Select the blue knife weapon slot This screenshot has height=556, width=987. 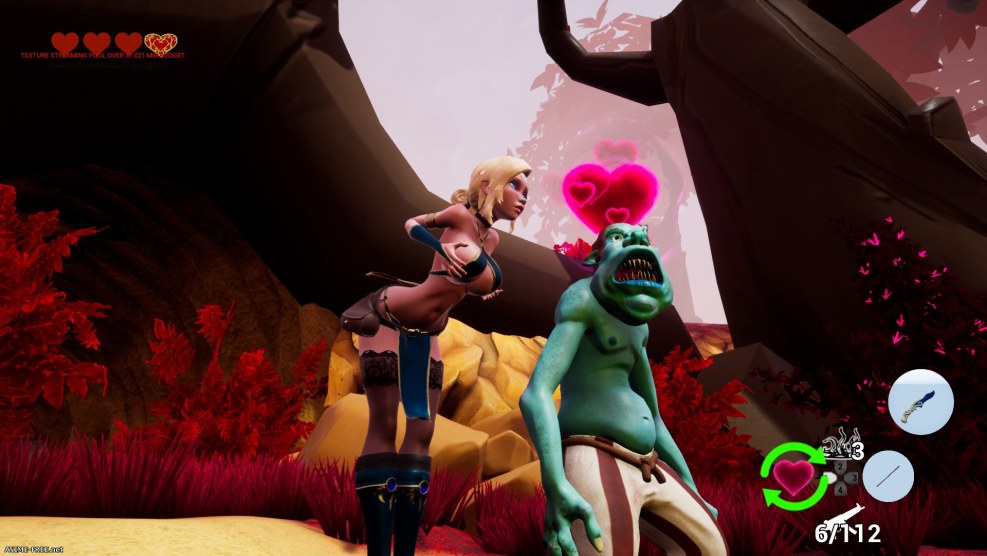point(920,402)
